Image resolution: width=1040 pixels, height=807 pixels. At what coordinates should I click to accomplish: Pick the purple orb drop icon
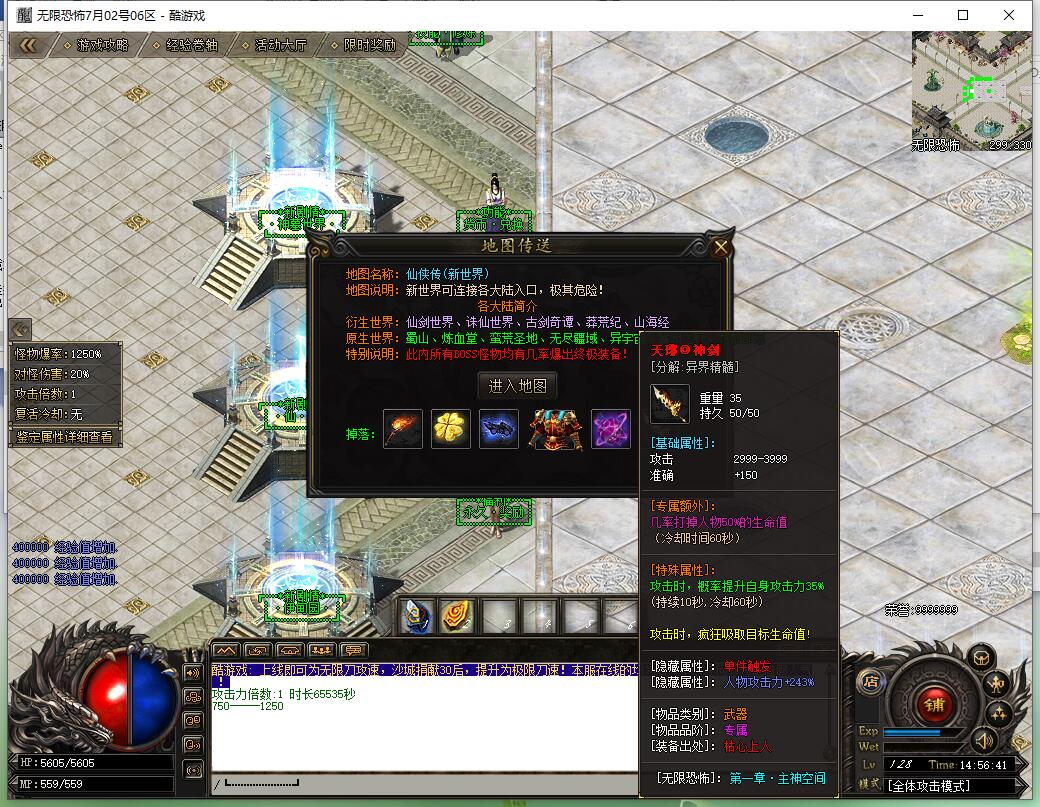(x=610, y=429)
